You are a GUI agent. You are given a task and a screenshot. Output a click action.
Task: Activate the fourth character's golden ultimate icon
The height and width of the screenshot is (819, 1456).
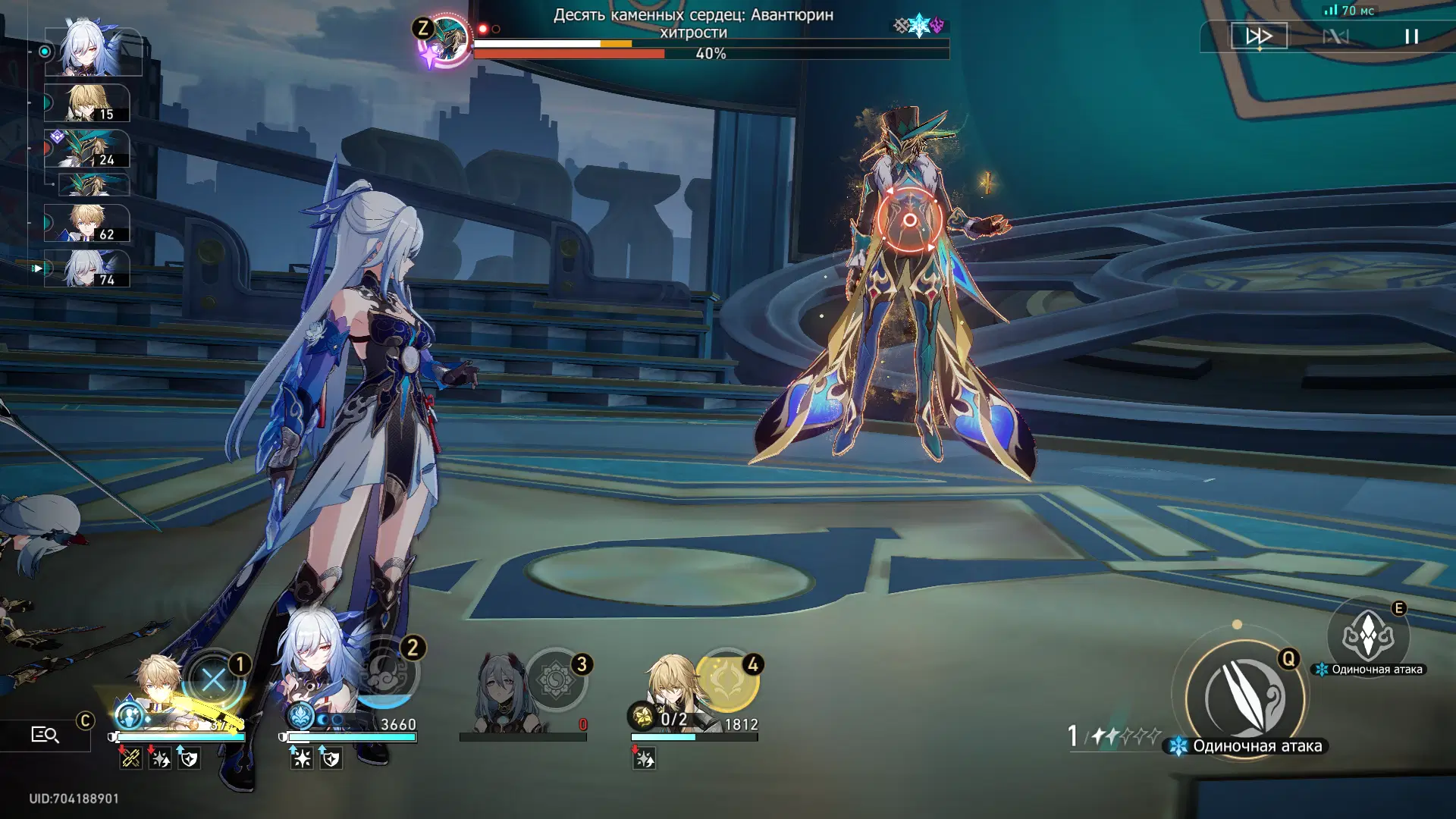tap(726, 679)
